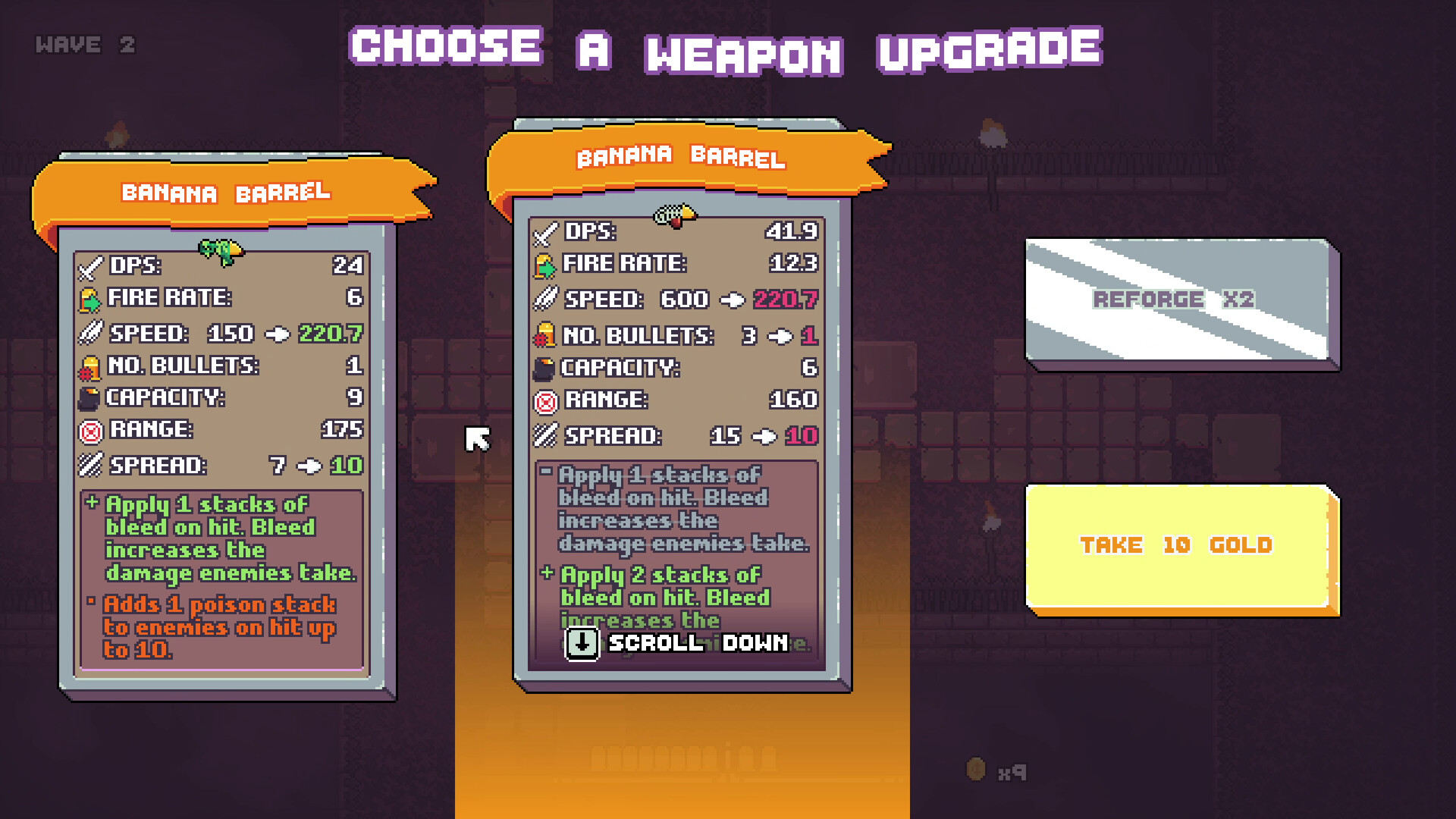Select the right Banana Barrel banner

pyautogui.click(x=680, y=156)
